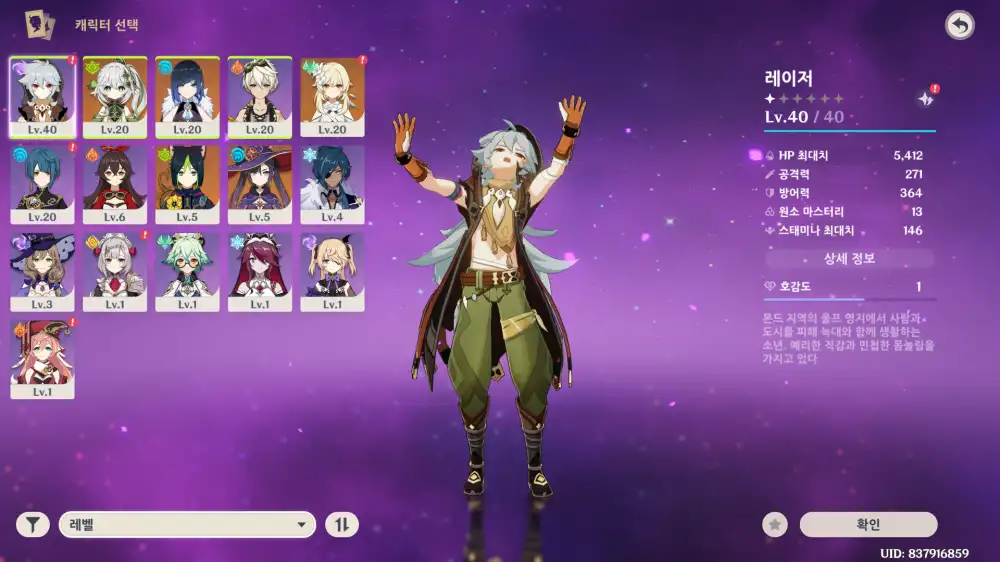
Task: Select Amber, the Lv.6 character
Action: coord(115,185)
